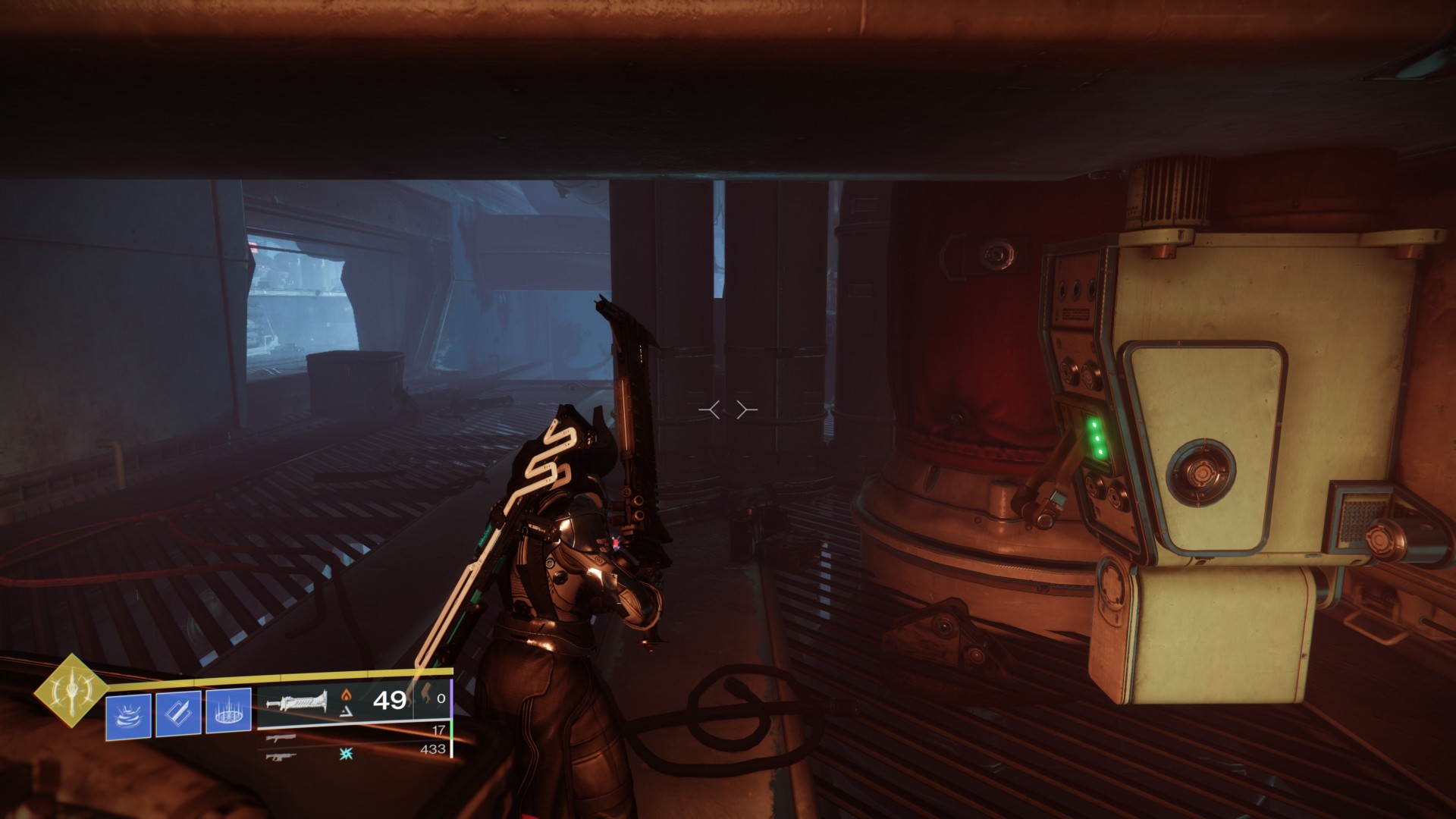
Task: Click the white triangle indicator under the flame icon
Action: (x=347, y=711)
